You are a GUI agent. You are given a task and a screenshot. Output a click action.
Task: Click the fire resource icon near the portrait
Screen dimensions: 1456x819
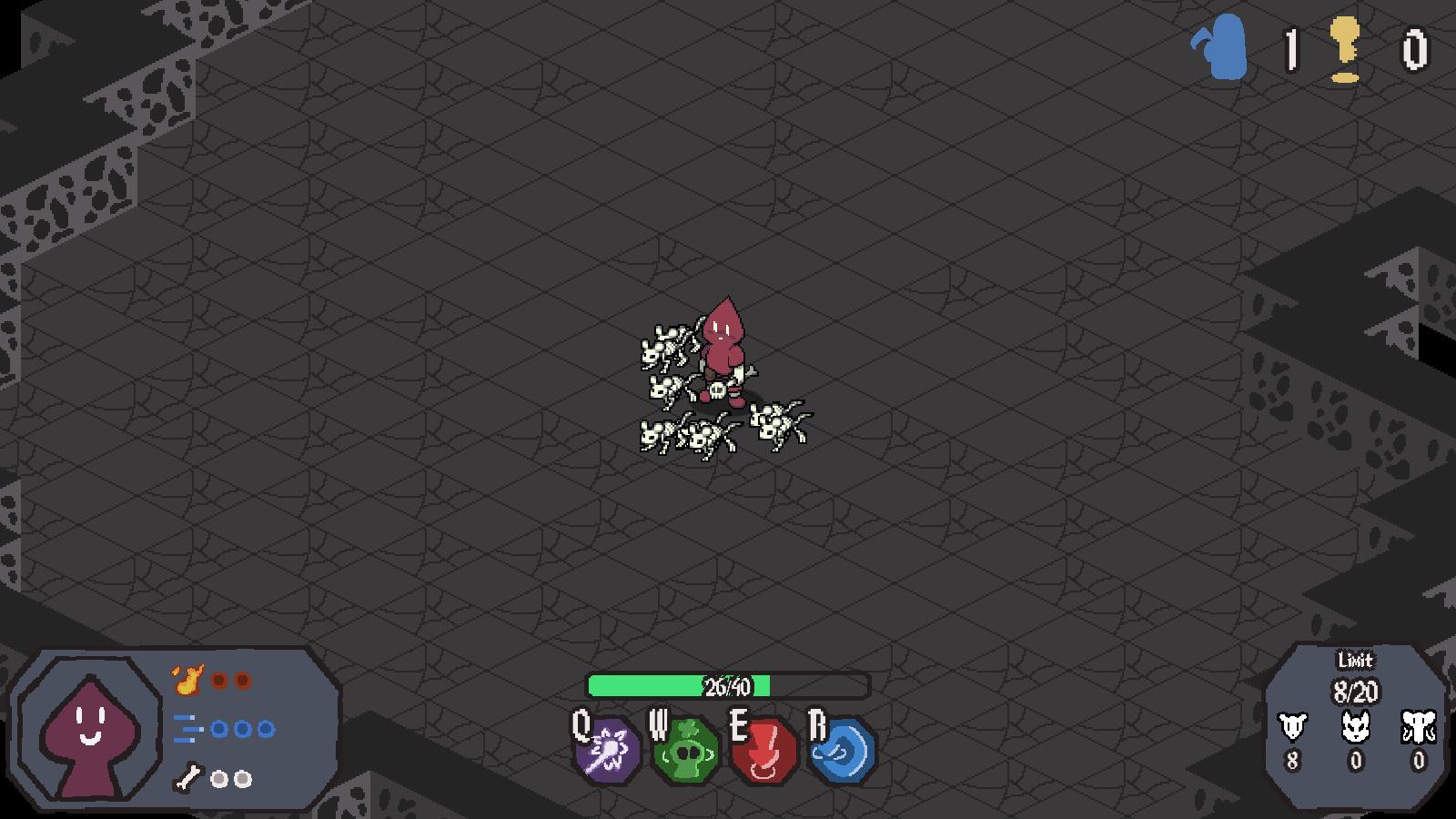coord(187,678)
